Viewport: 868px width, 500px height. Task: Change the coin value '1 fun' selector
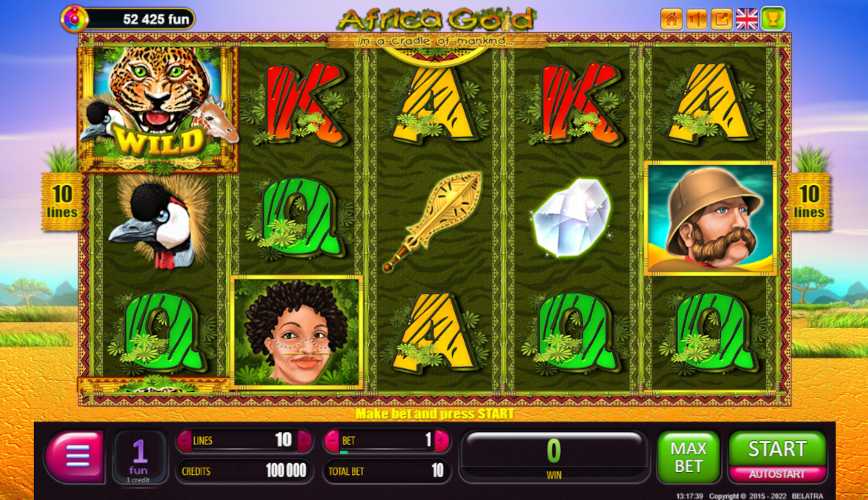point(140,458)
